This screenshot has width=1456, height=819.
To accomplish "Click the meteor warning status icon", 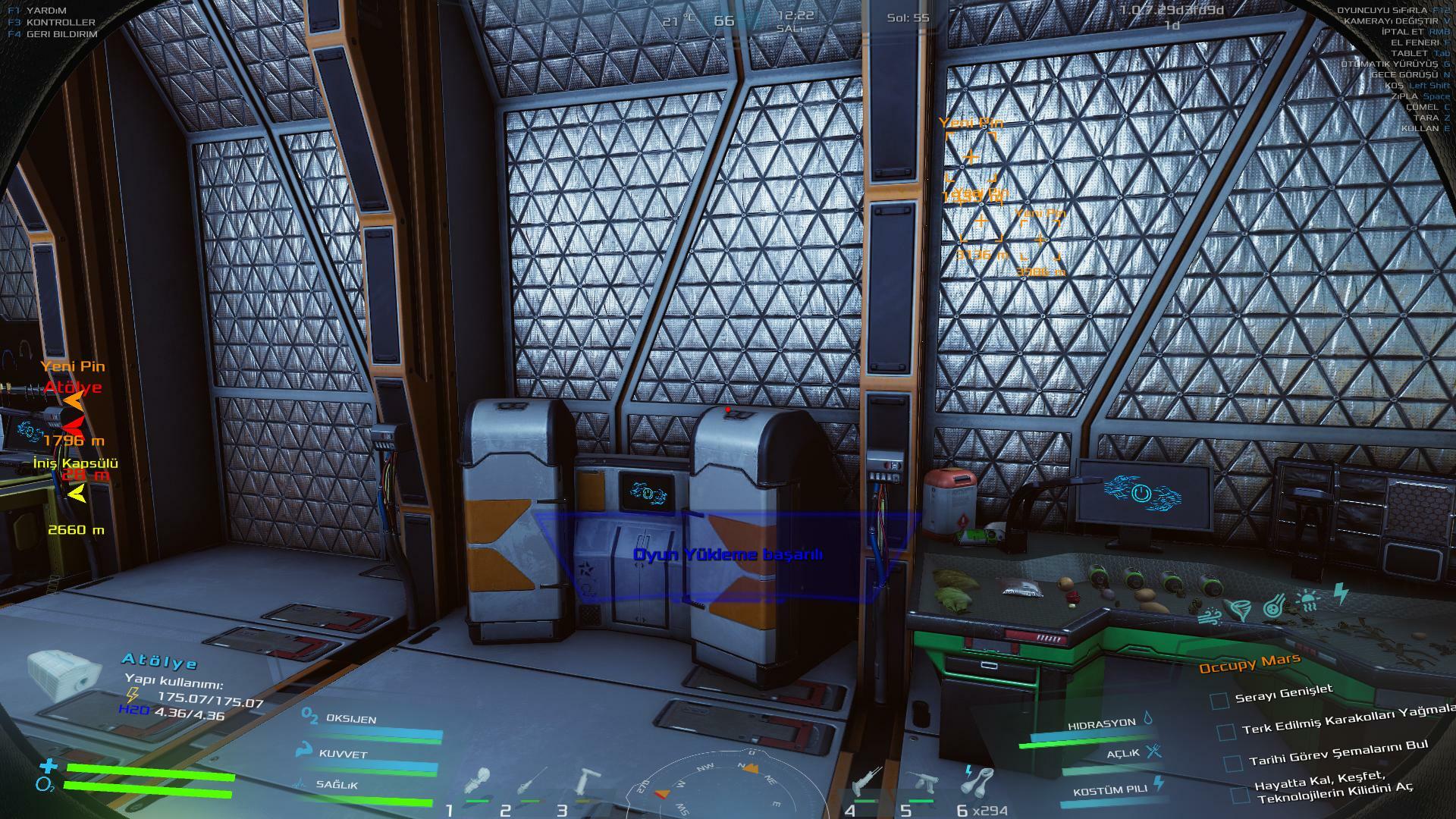I will (1274, 606).
